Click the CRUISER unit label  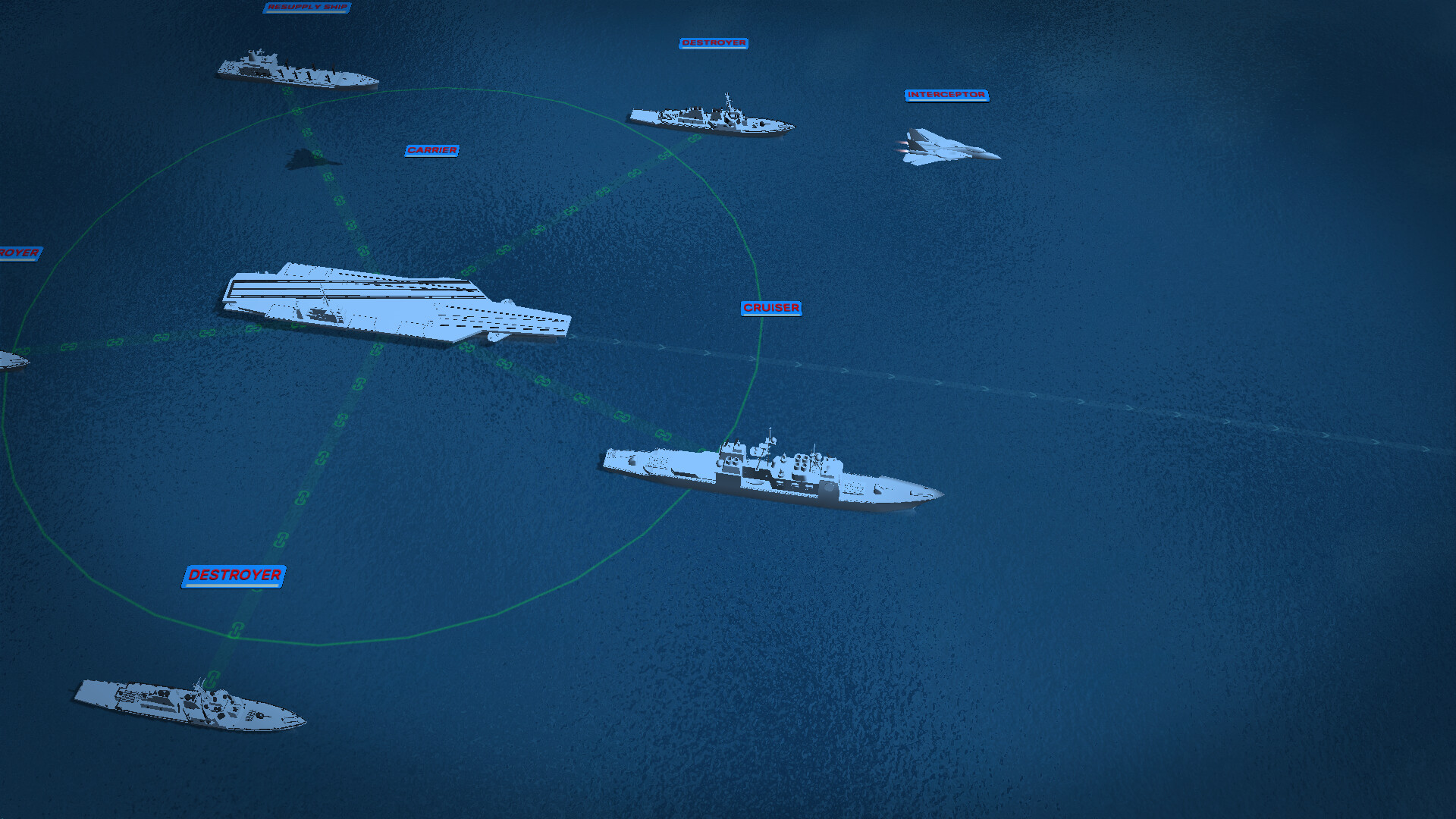tap(771, 308)
